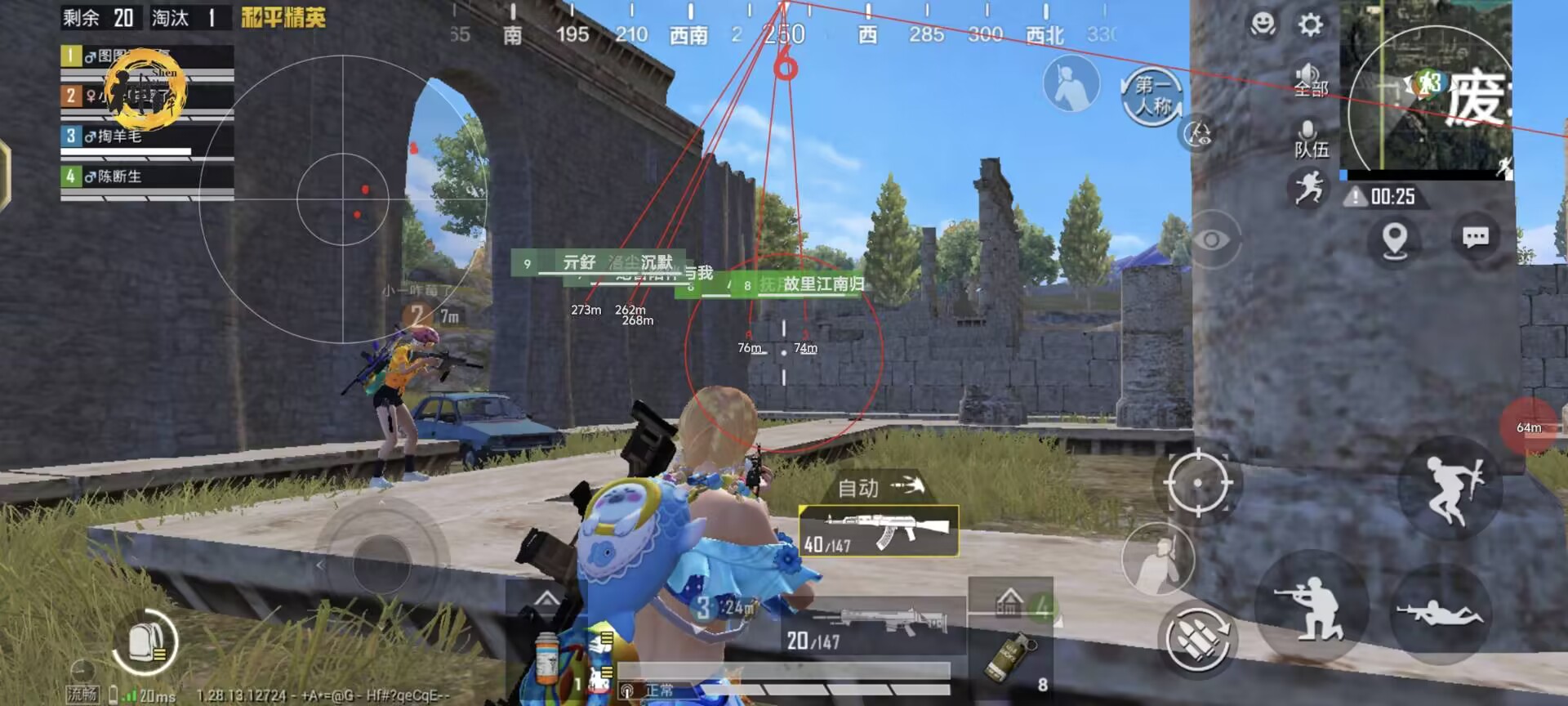Screen dimensions: 1568x706
Task: Open the game settings gear
Action: tap(1310, 26)
